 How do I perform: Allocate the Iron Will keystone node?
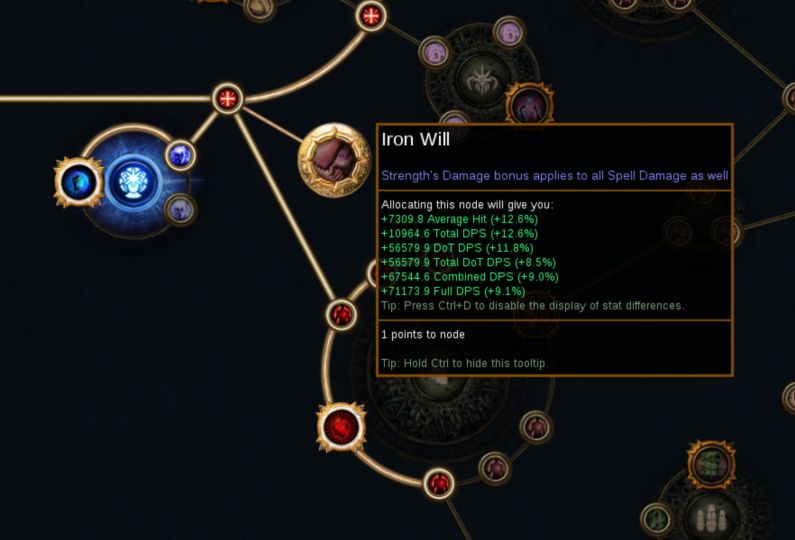[x=333, y=159]
